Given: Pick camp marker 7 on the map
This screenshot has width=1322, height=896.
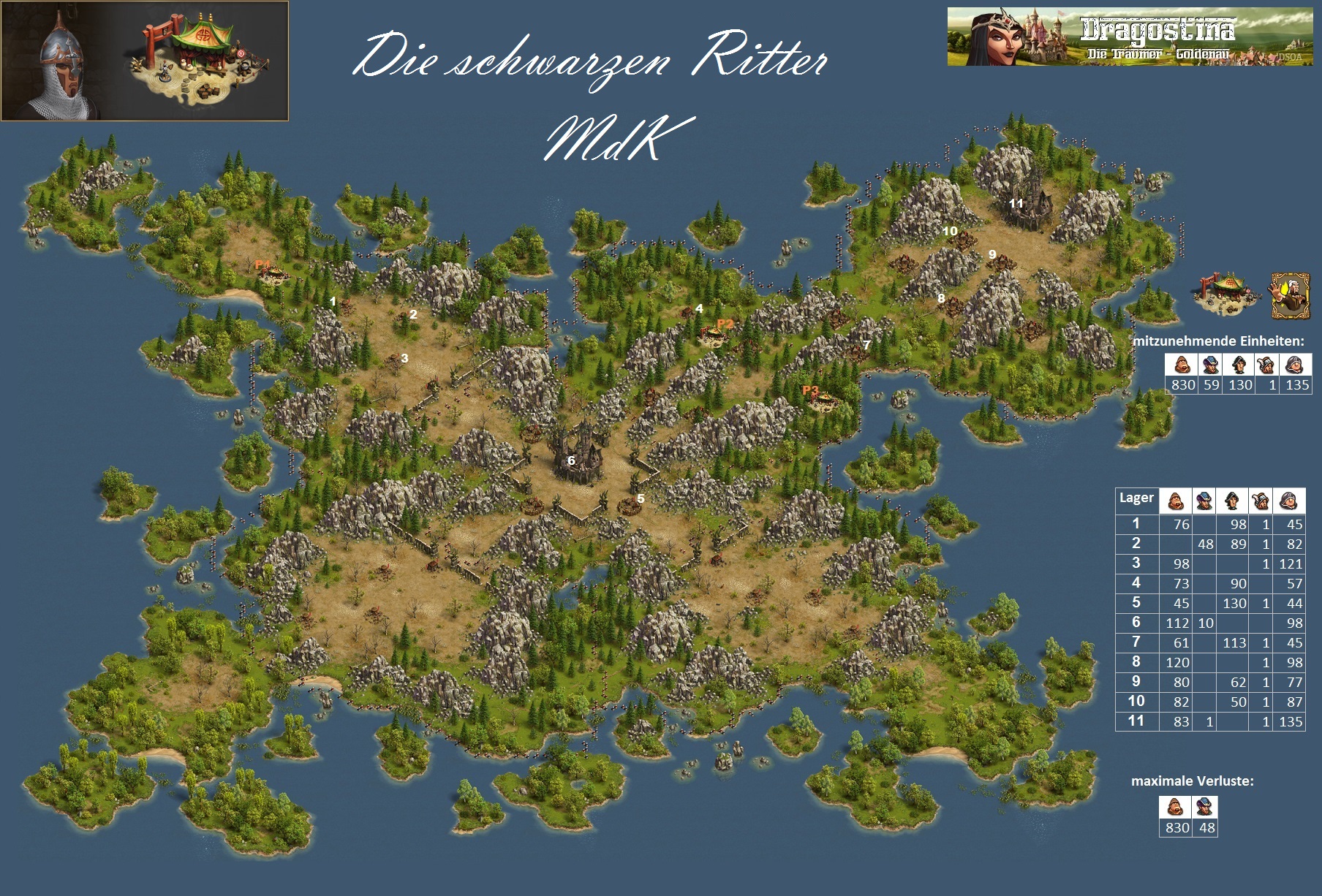Looking at the screenshot, I should [x=866, y=344].
